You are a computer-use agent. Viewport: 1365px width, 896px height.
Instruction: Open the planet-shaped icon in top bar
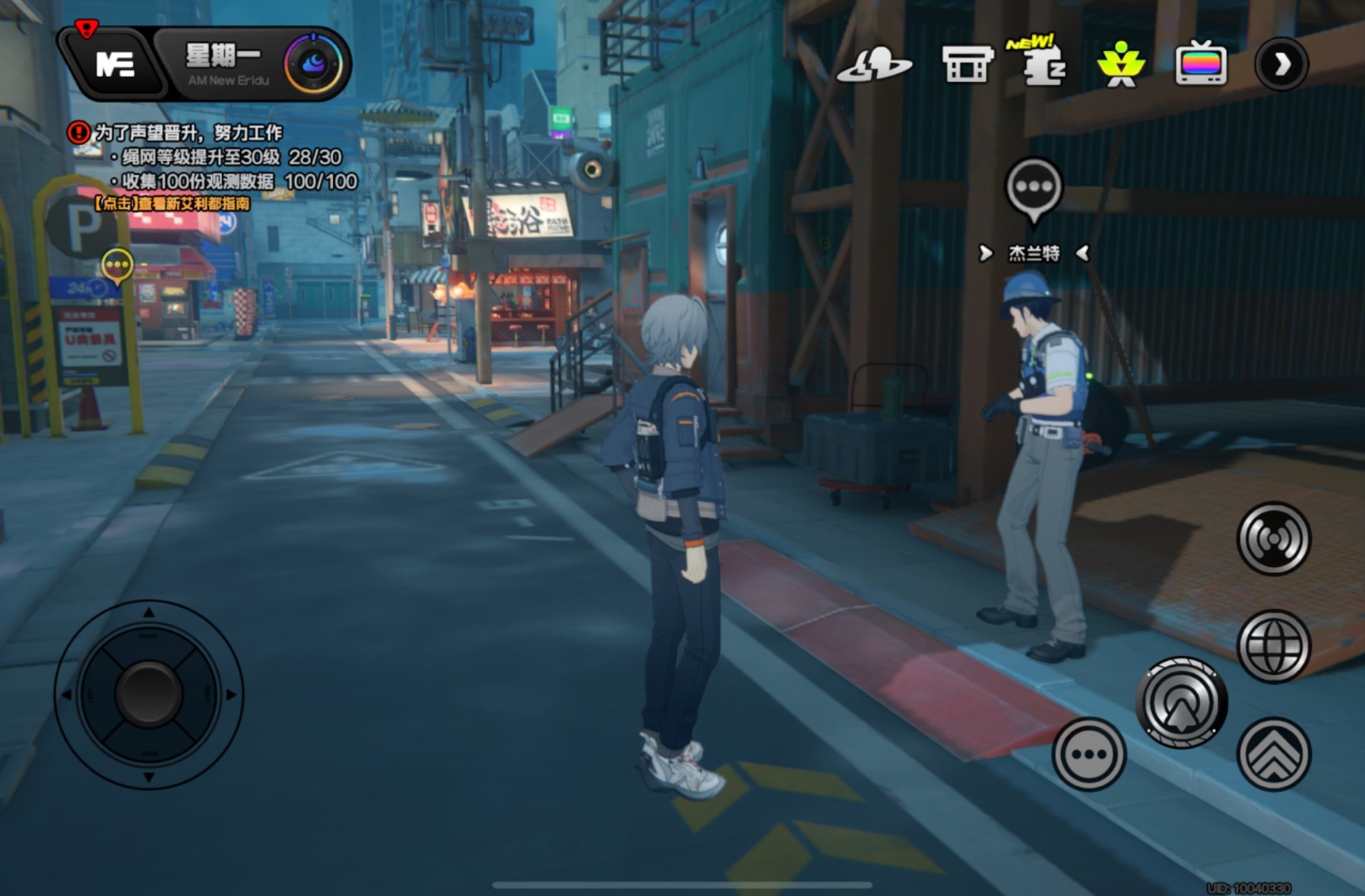point(874,65)
